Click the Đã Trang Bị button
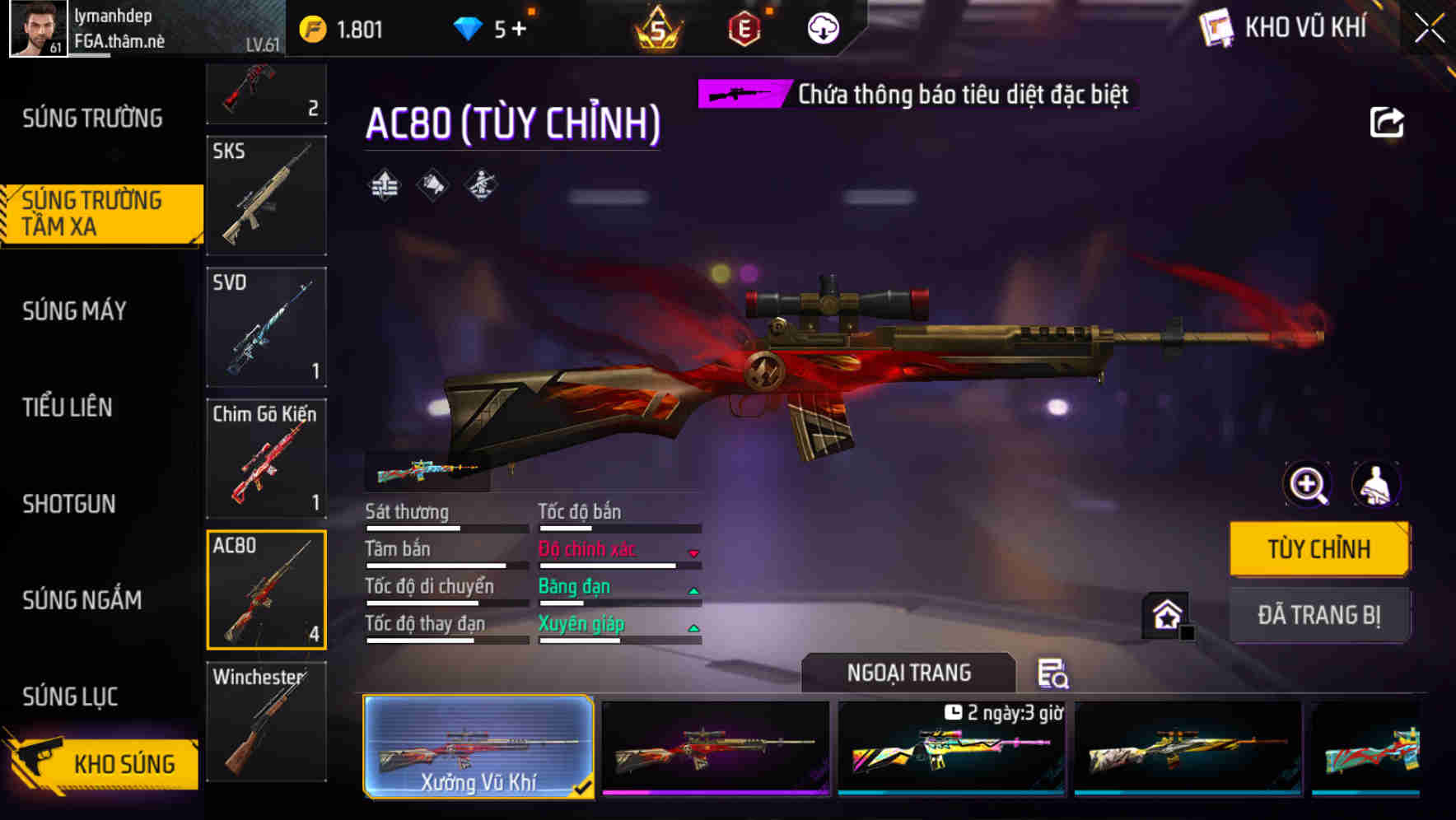 pos(1319,614)
